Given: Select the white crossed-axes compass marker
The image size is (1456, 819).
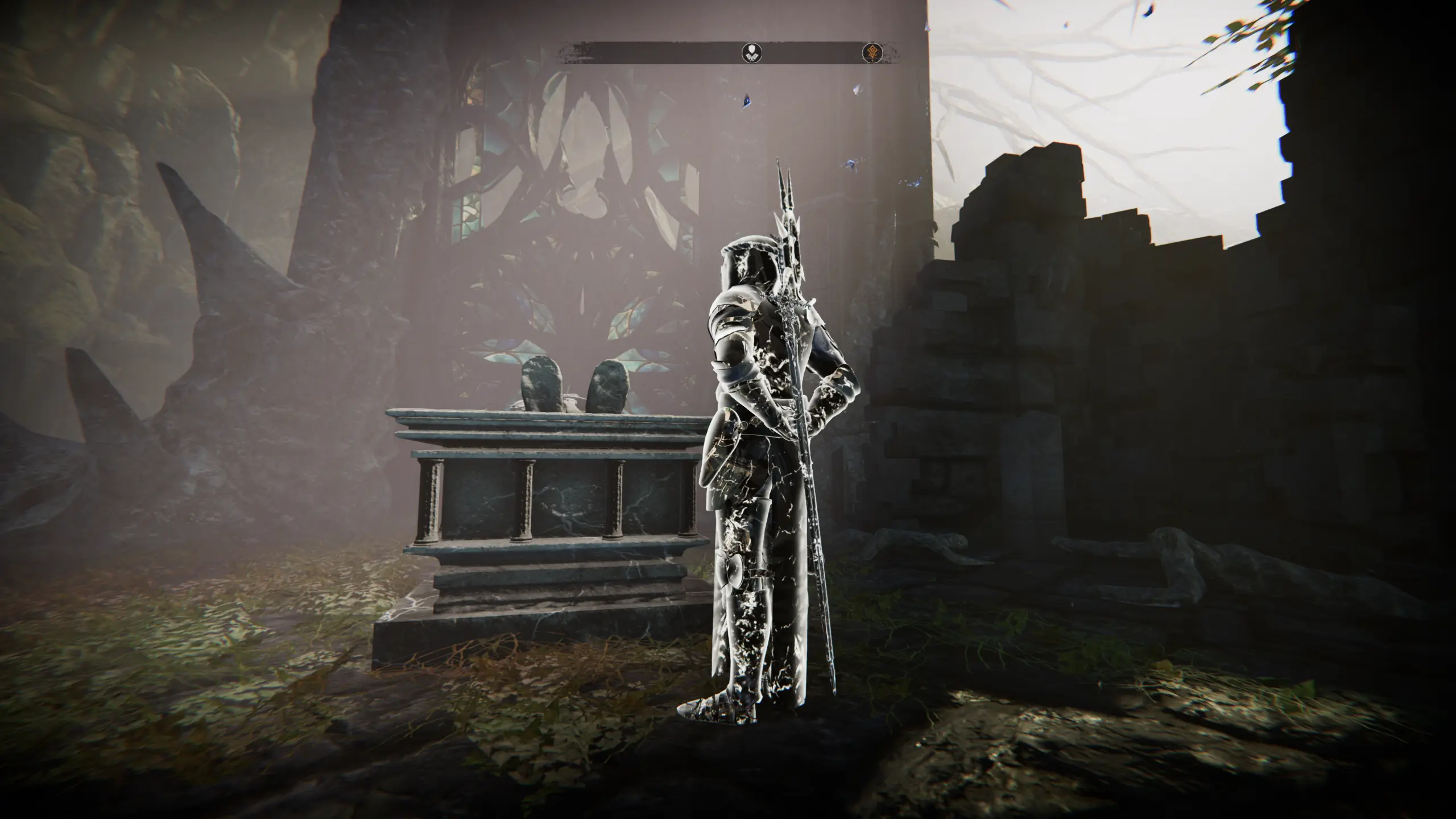Looking at the screenshot, I should [752, 53].
